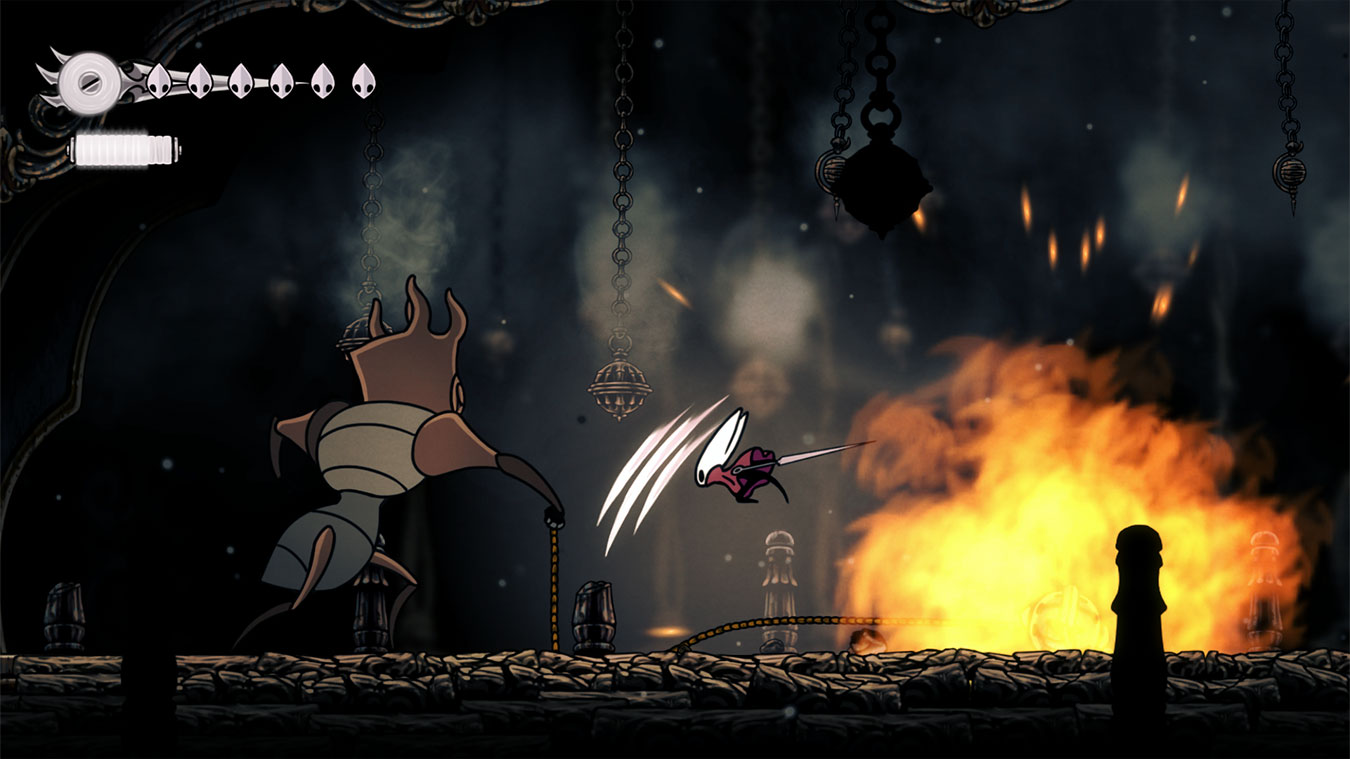This screenshot has height=759, width=1350.
Task: Click the rope dangling from the beetle's snout
Action: point(553,590)
